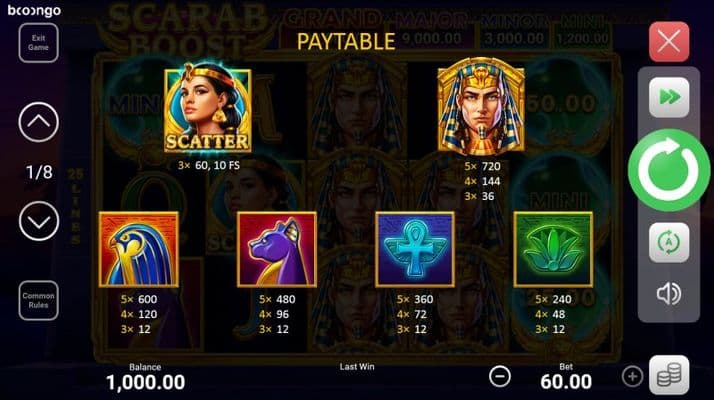Exit the game
This screenshot has width=714, height=400.
39,43
